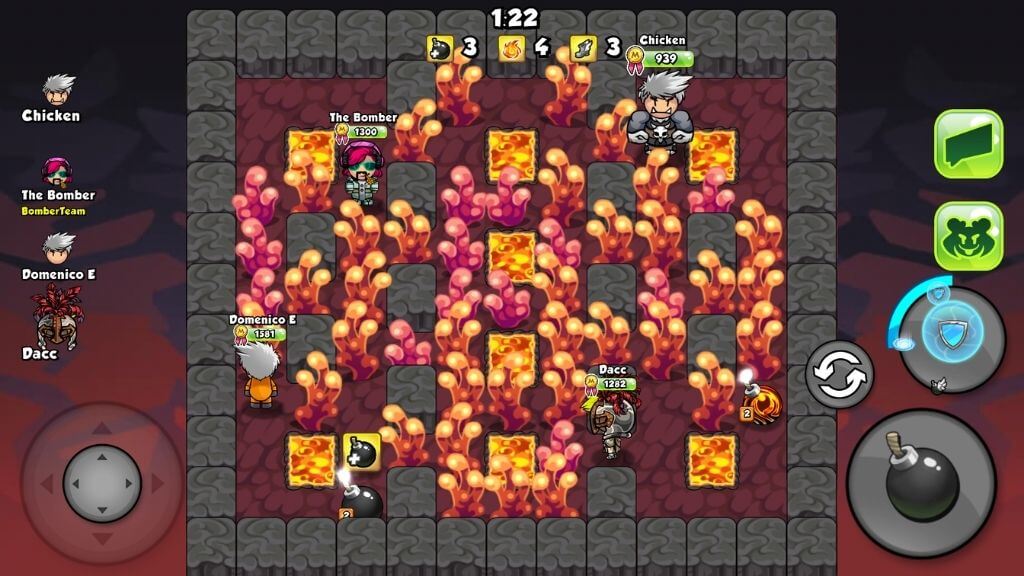The width and height of the screenshot is (1024, 576).
Task: Tap the circular swap arrows button
Action: coord(839,375)
